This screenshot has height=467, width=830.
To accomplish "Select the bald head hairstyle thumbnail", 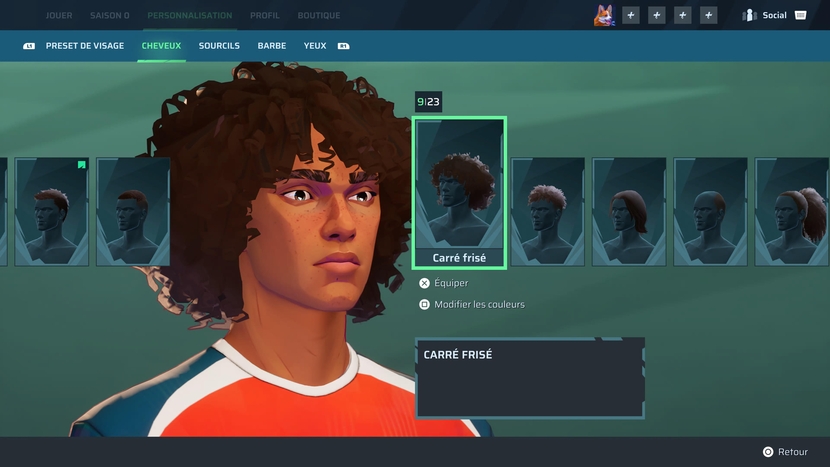I will (710, 211).
